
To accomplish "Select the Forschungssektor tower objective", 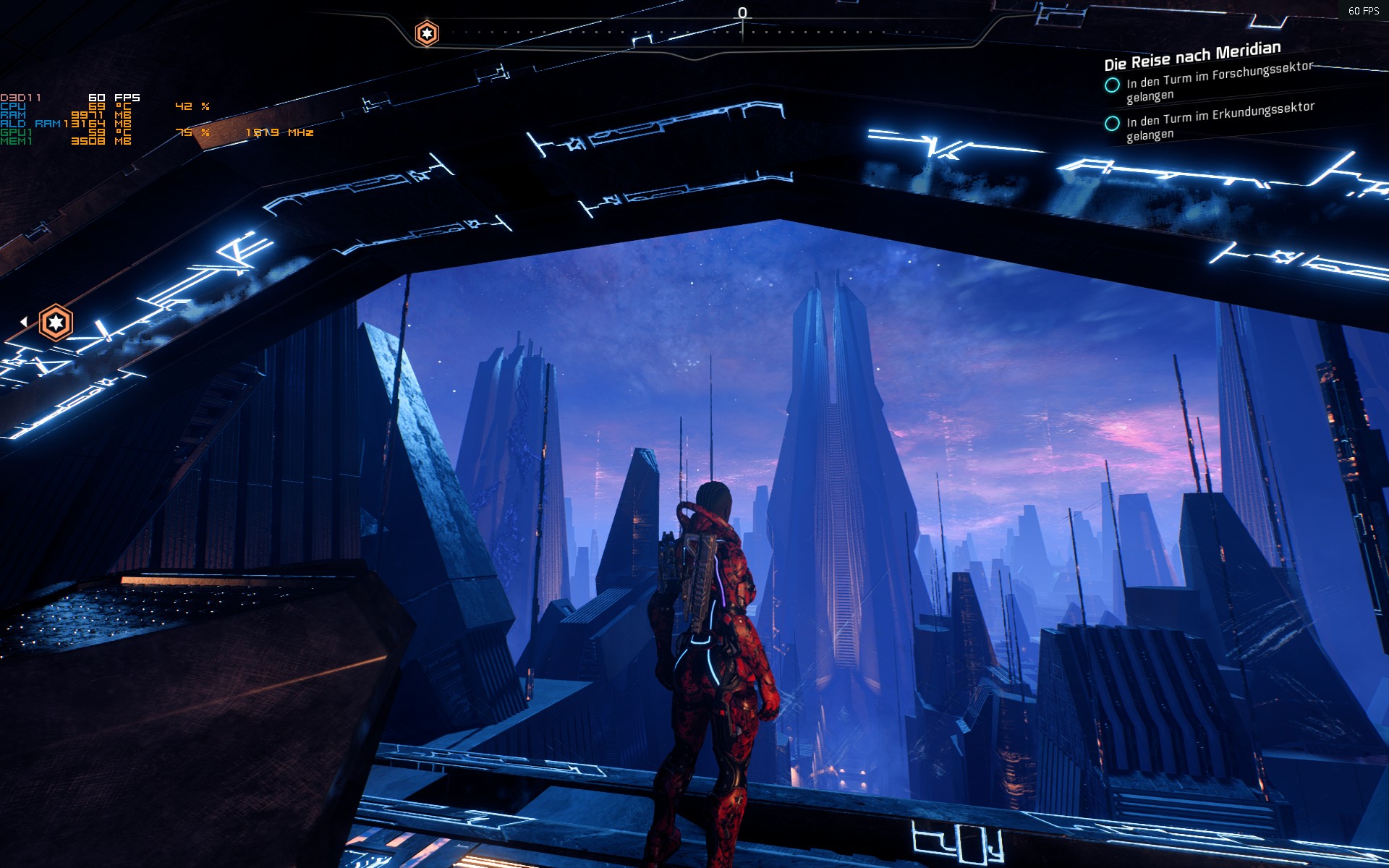I will pos(1218,82).
